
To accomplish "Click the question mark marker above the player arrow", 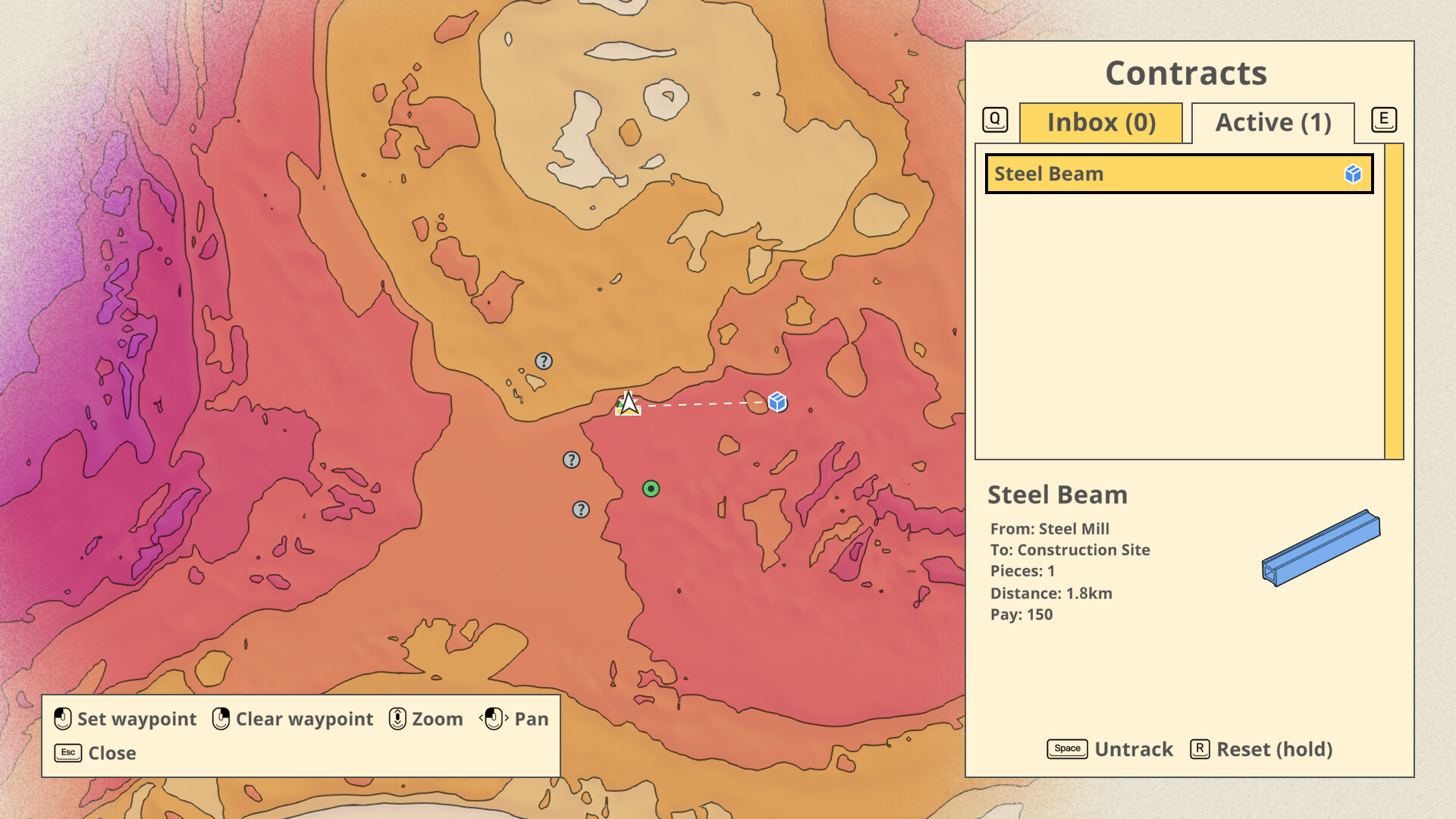I will coord(544,359).
